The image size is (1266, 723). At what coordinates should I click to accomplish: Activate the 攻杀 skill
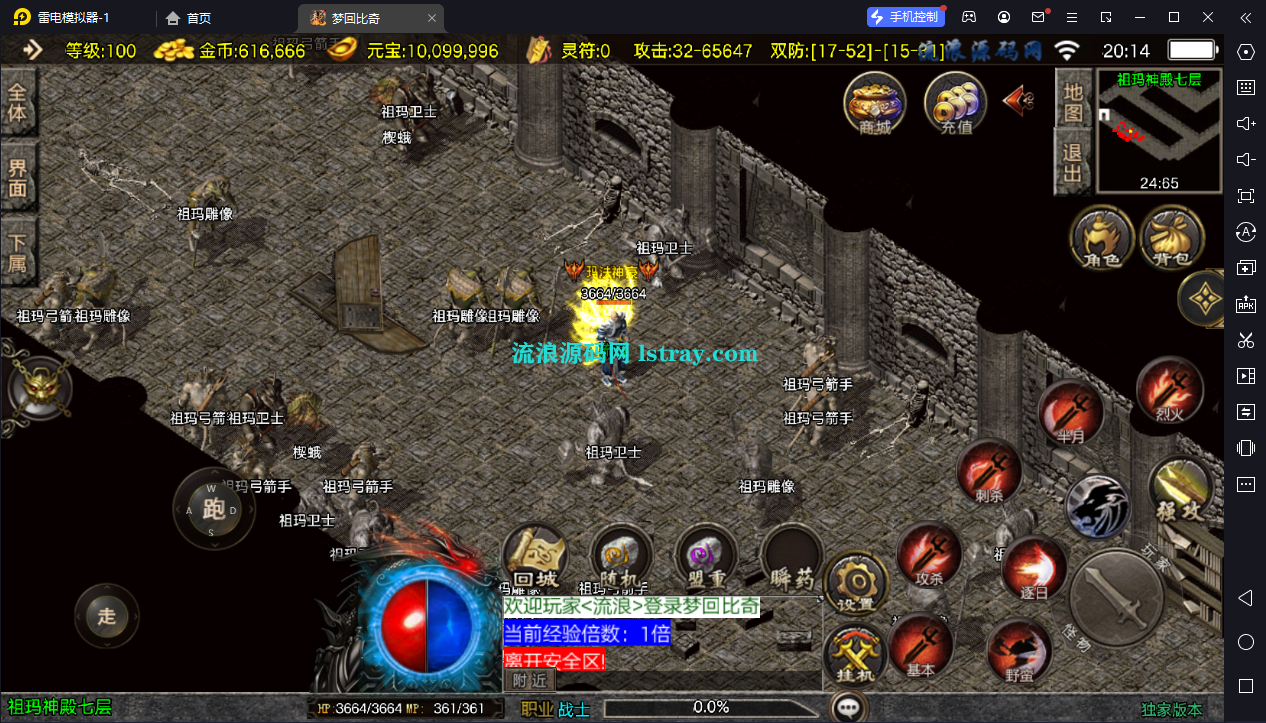pos(929,553)
